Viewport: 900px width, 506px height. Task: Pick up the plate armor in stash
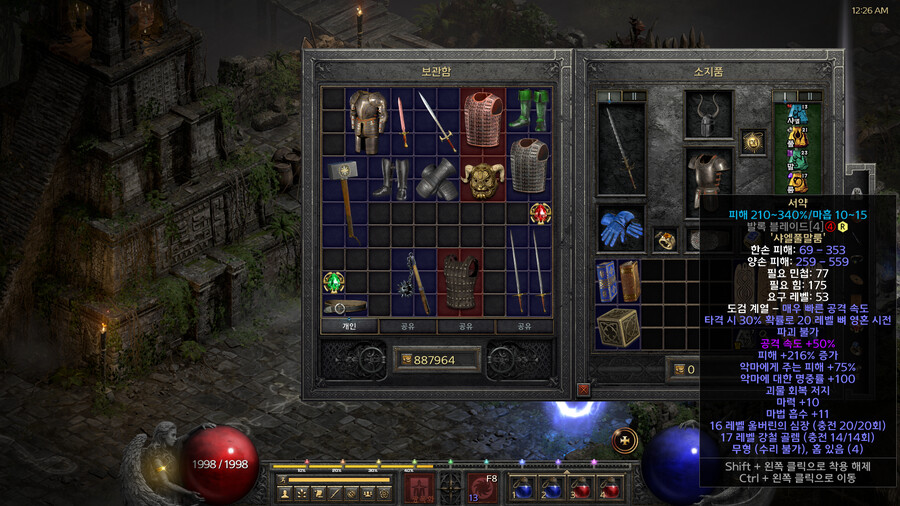(368, 120)
